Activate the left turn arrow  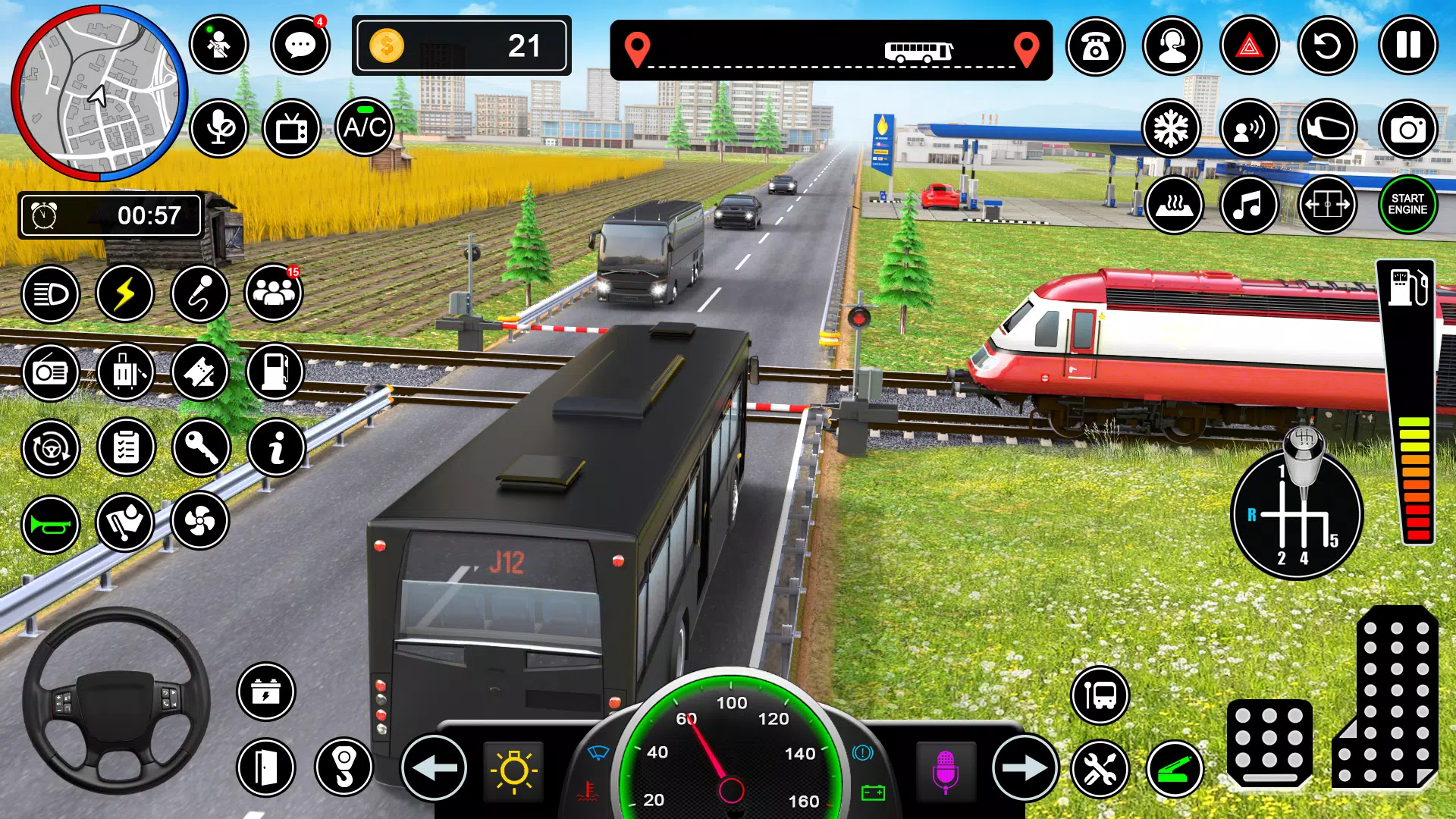coord(434,768)
